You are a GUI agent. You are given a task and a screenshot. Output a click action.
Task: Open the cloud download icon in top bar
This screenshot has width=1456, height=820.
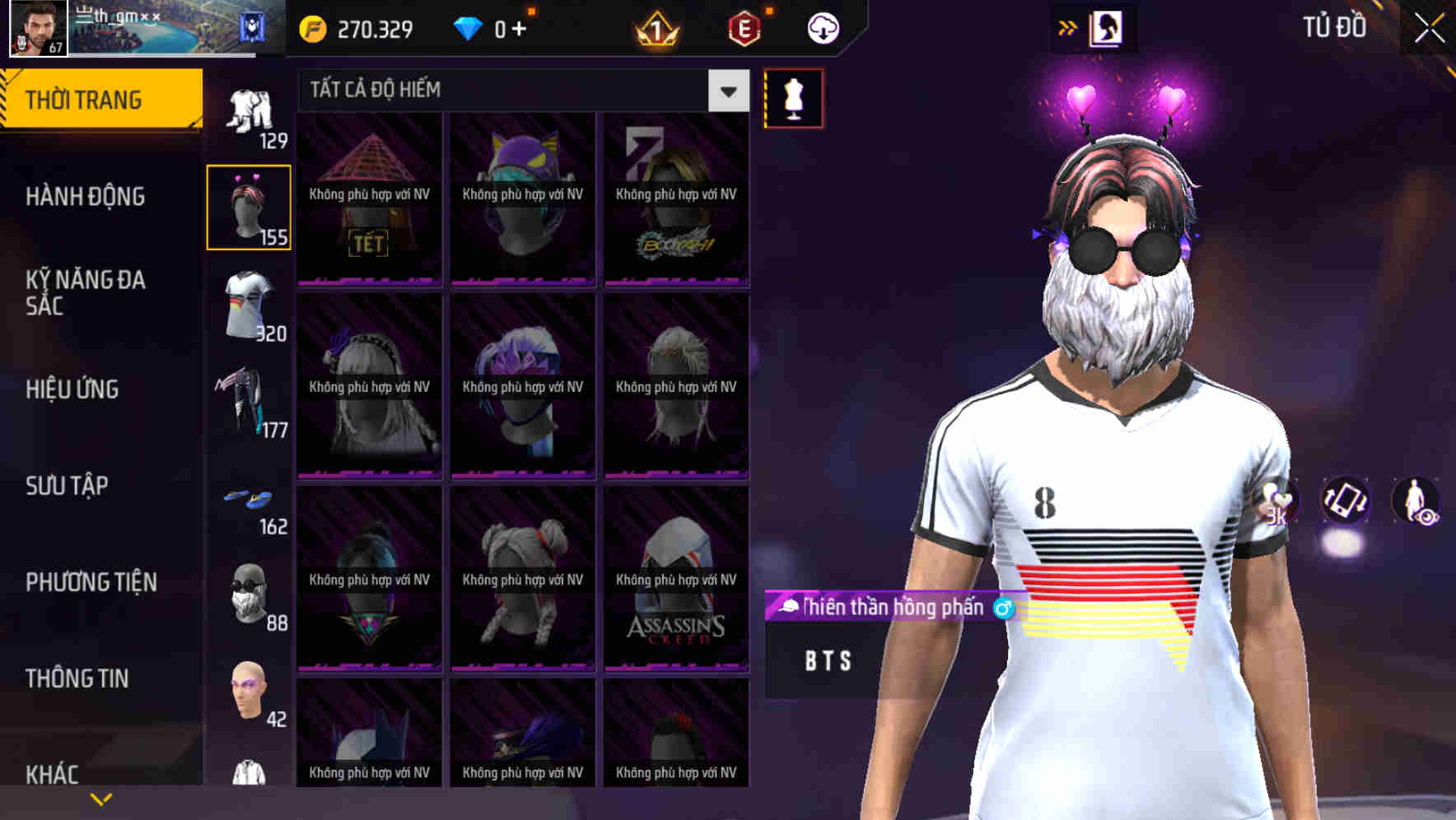823,27
